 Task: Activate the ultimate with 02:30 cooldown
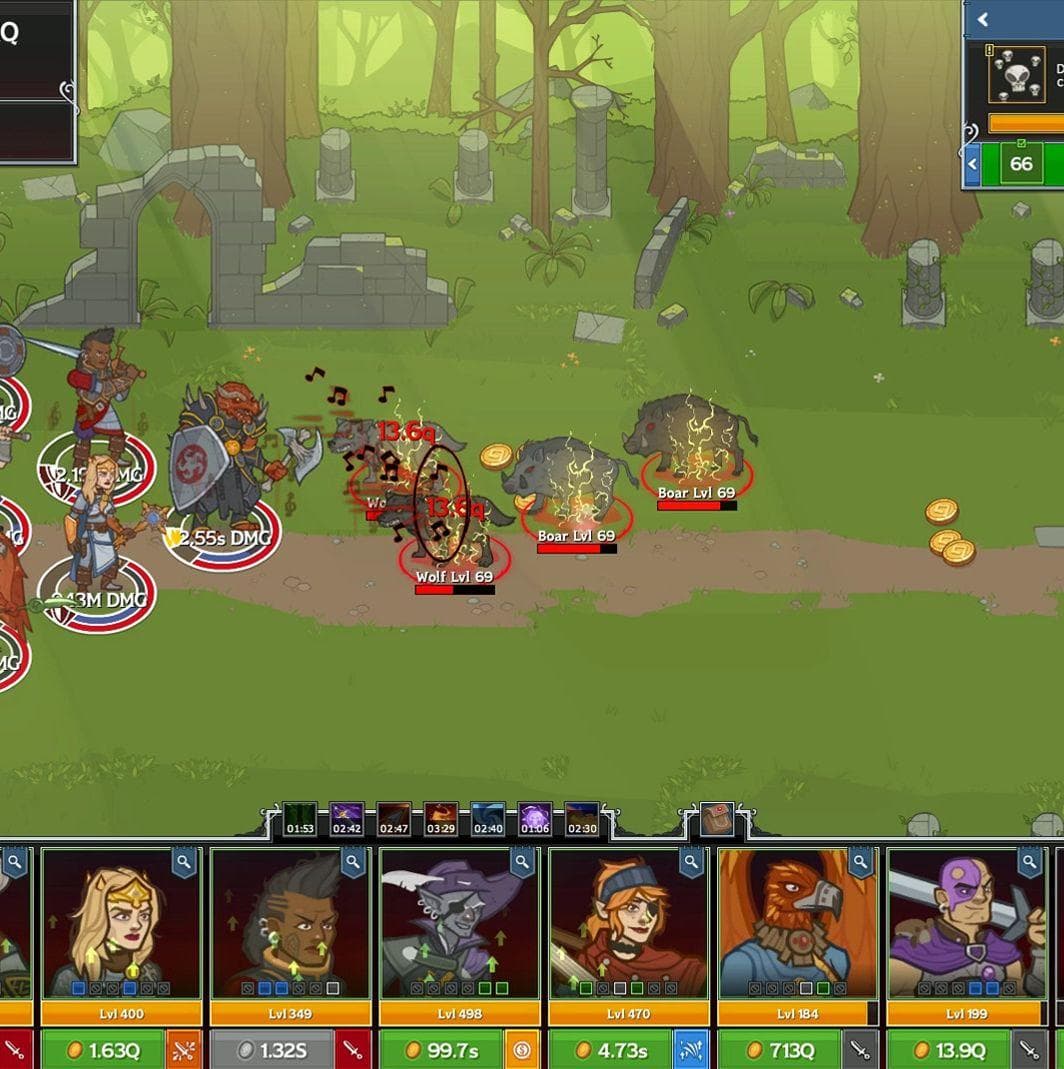(x=582, y=820)
